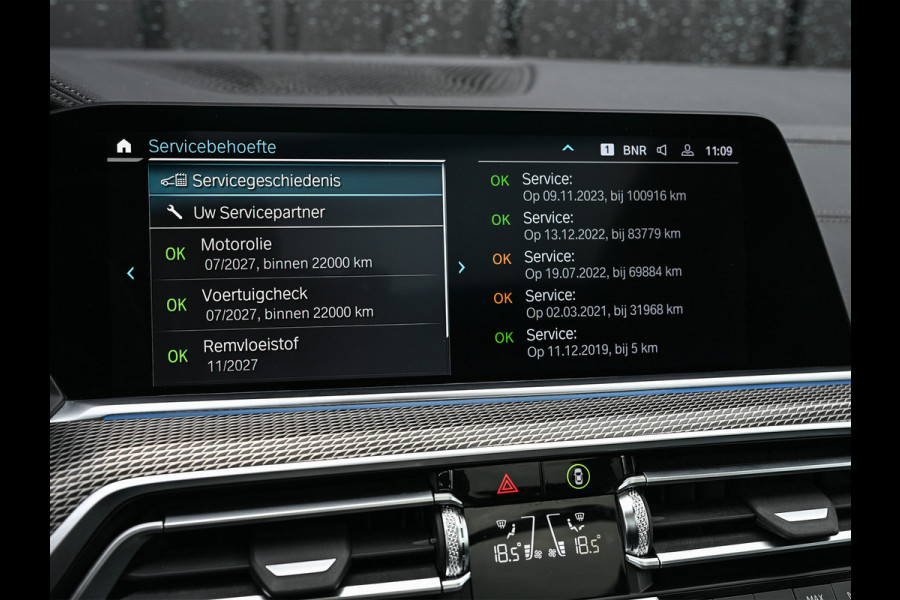Select the service record from 13.12.2022
Image resolution: width=900 pixels, height=600 pixels.
pyautogui.click(x=602, y=225)
